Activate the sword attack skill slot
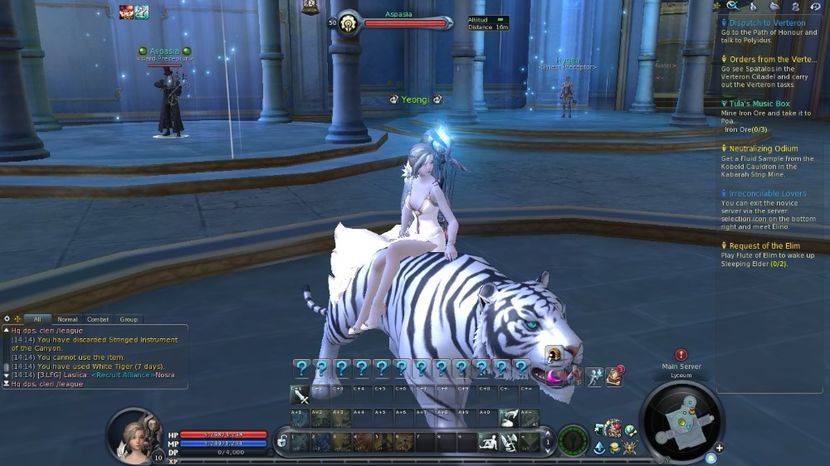The height and width of the screenshot is (466, 830). 299,394
